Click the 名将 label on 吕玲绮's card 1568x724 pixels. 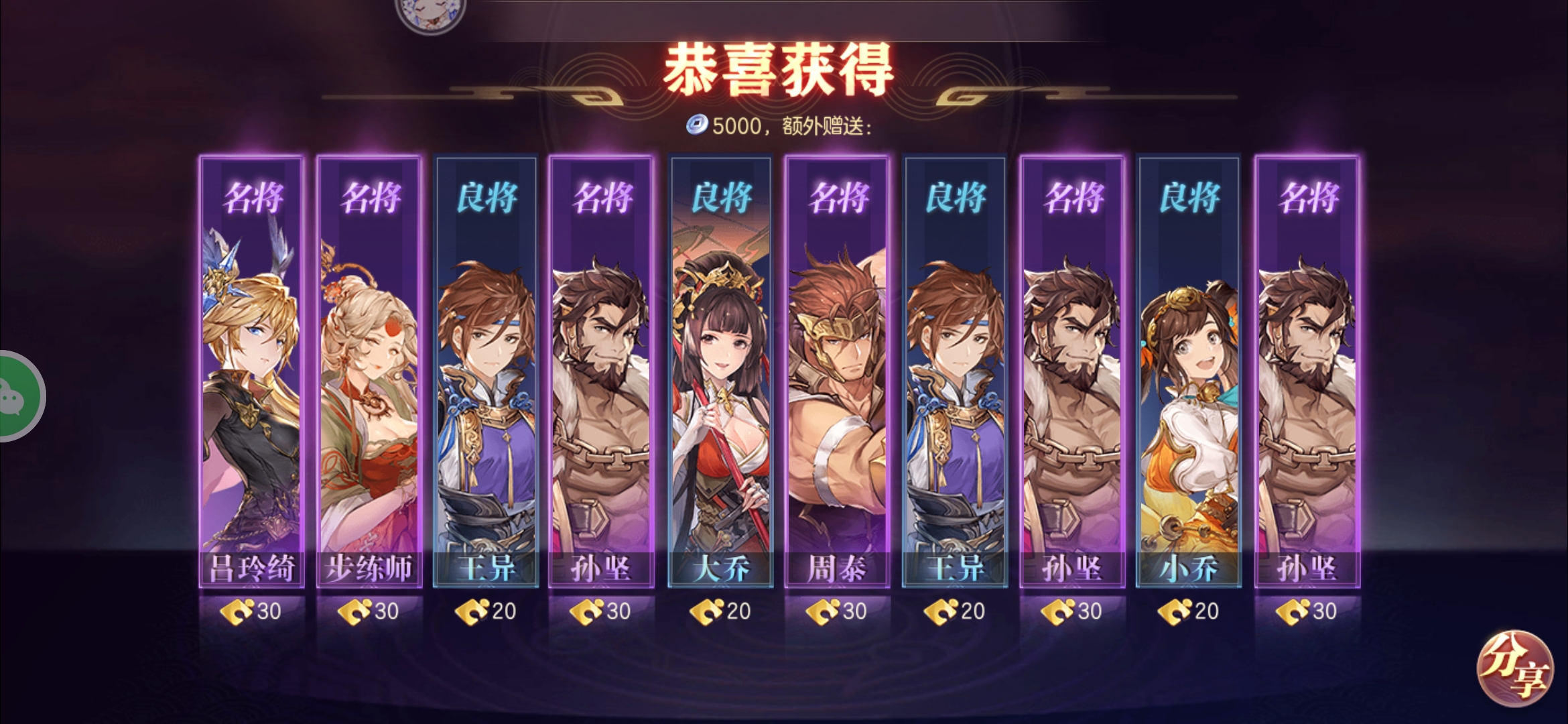pos(251,196)
